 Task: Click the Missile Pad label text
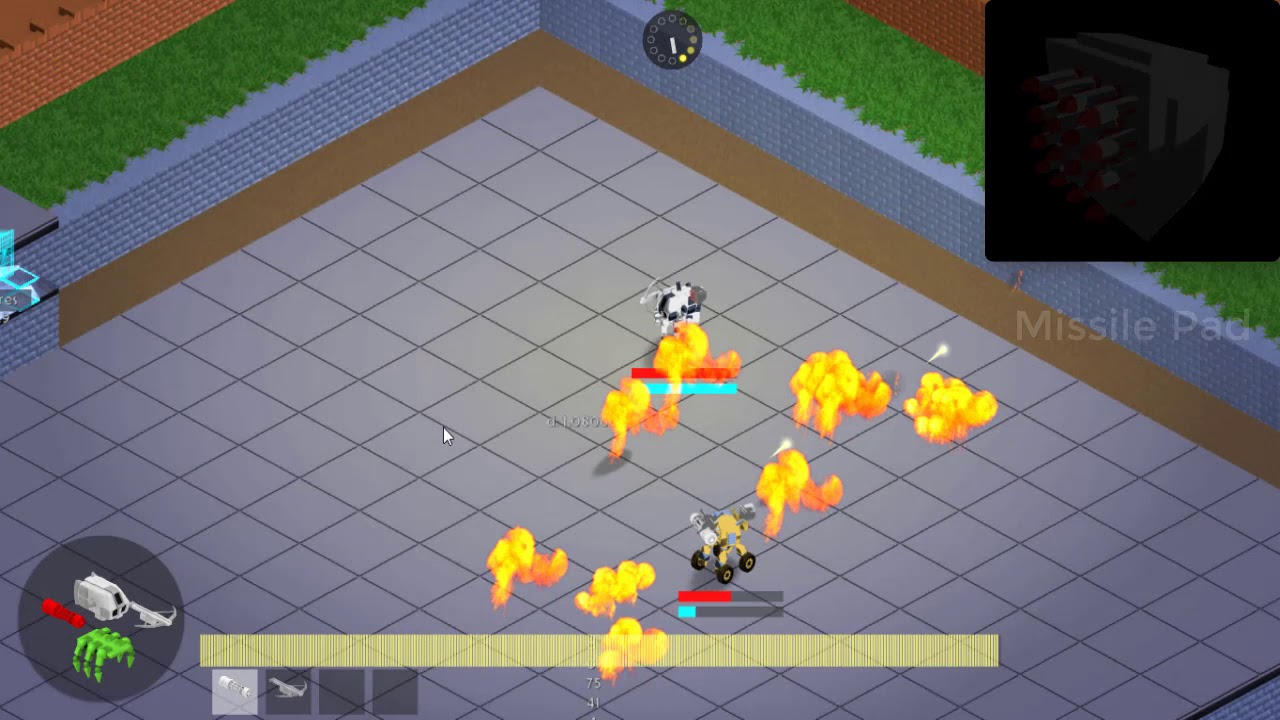1132,325
